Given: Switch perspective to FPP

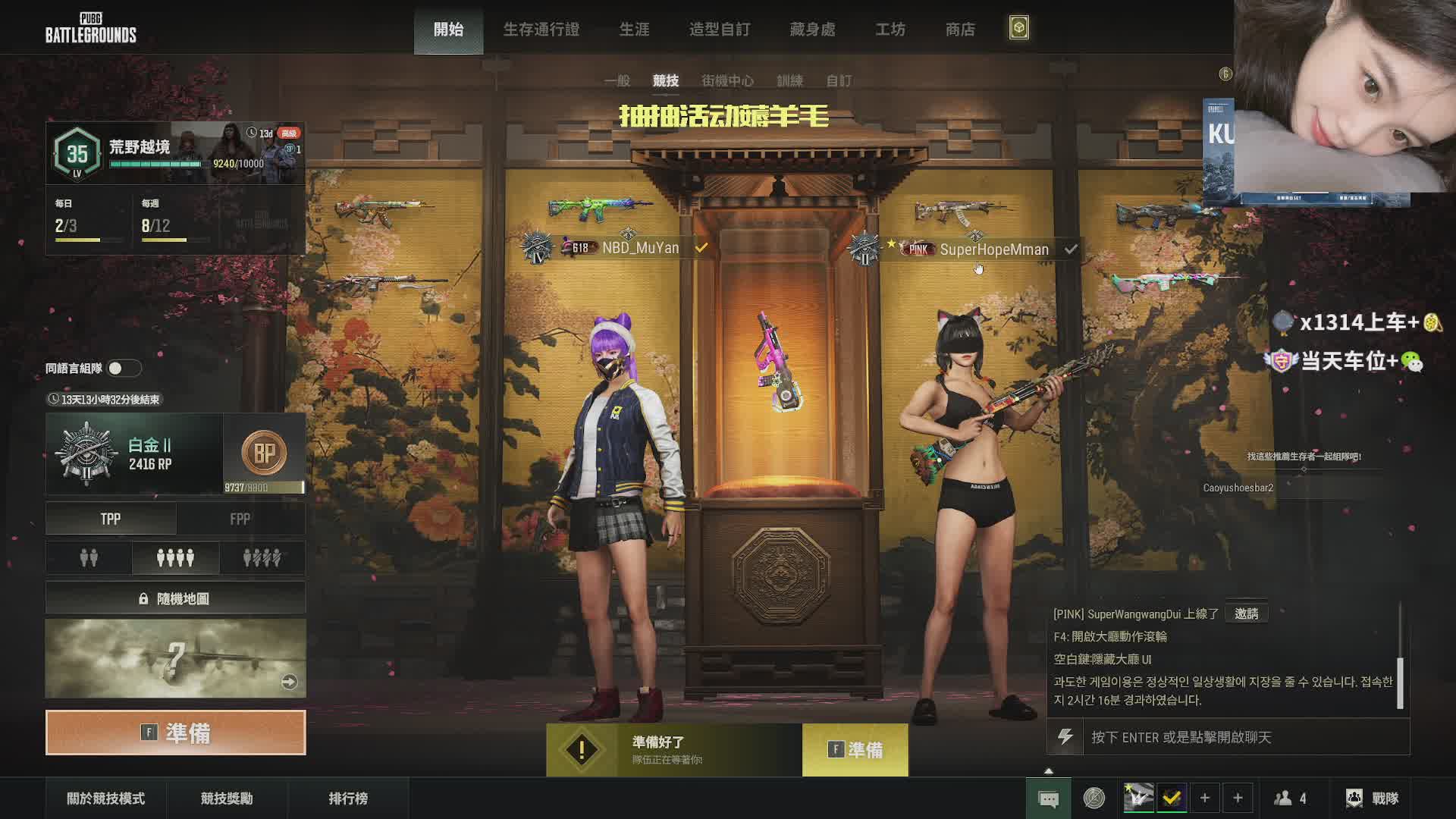Looking at the screenshot, I should tap(240, 519).
